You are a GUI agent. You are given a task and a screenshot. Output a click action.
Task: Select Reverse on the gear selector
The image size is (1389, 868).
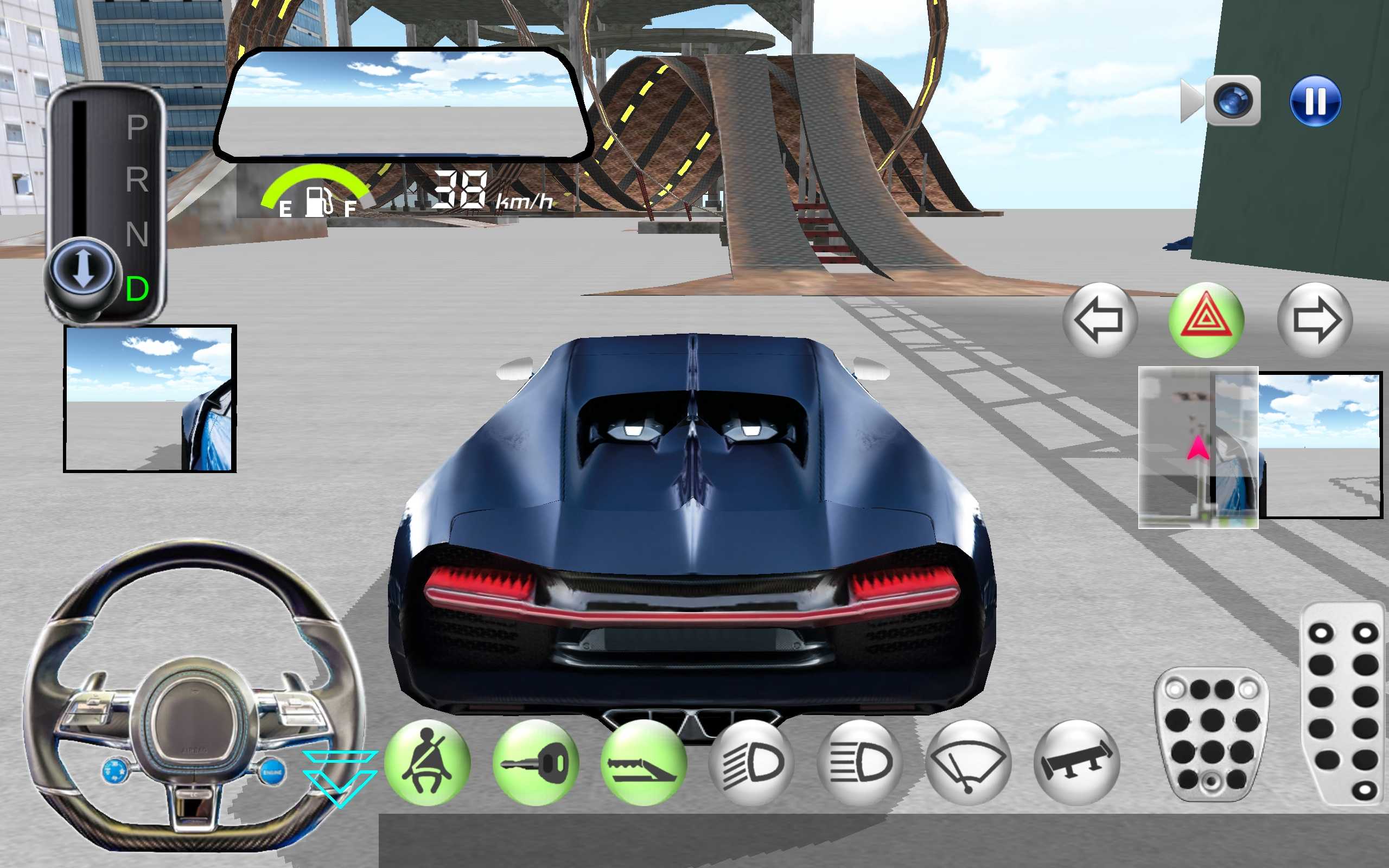click(x=137, y=180)
